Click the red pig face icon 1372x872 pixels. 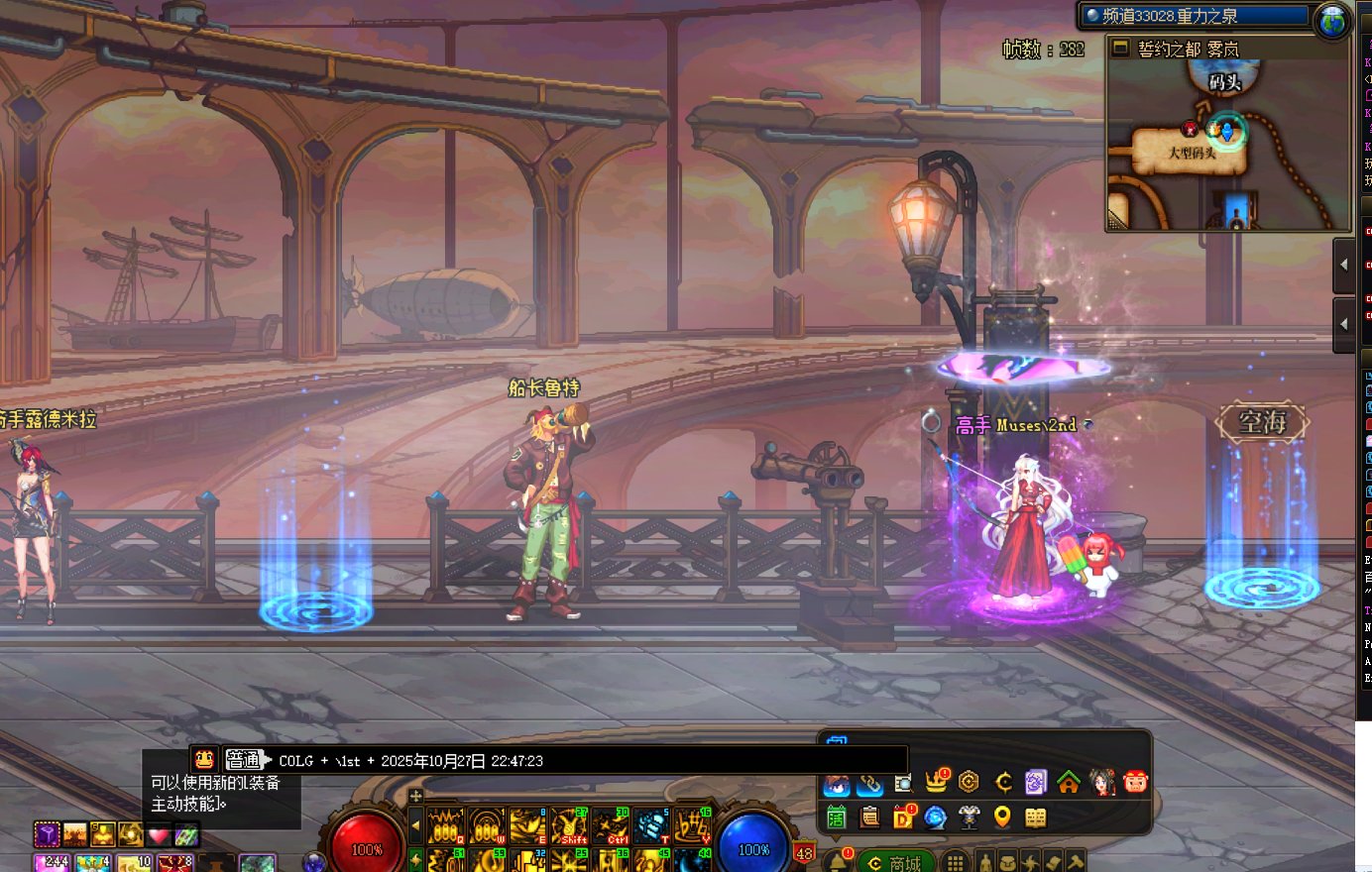click(1136, 783)
